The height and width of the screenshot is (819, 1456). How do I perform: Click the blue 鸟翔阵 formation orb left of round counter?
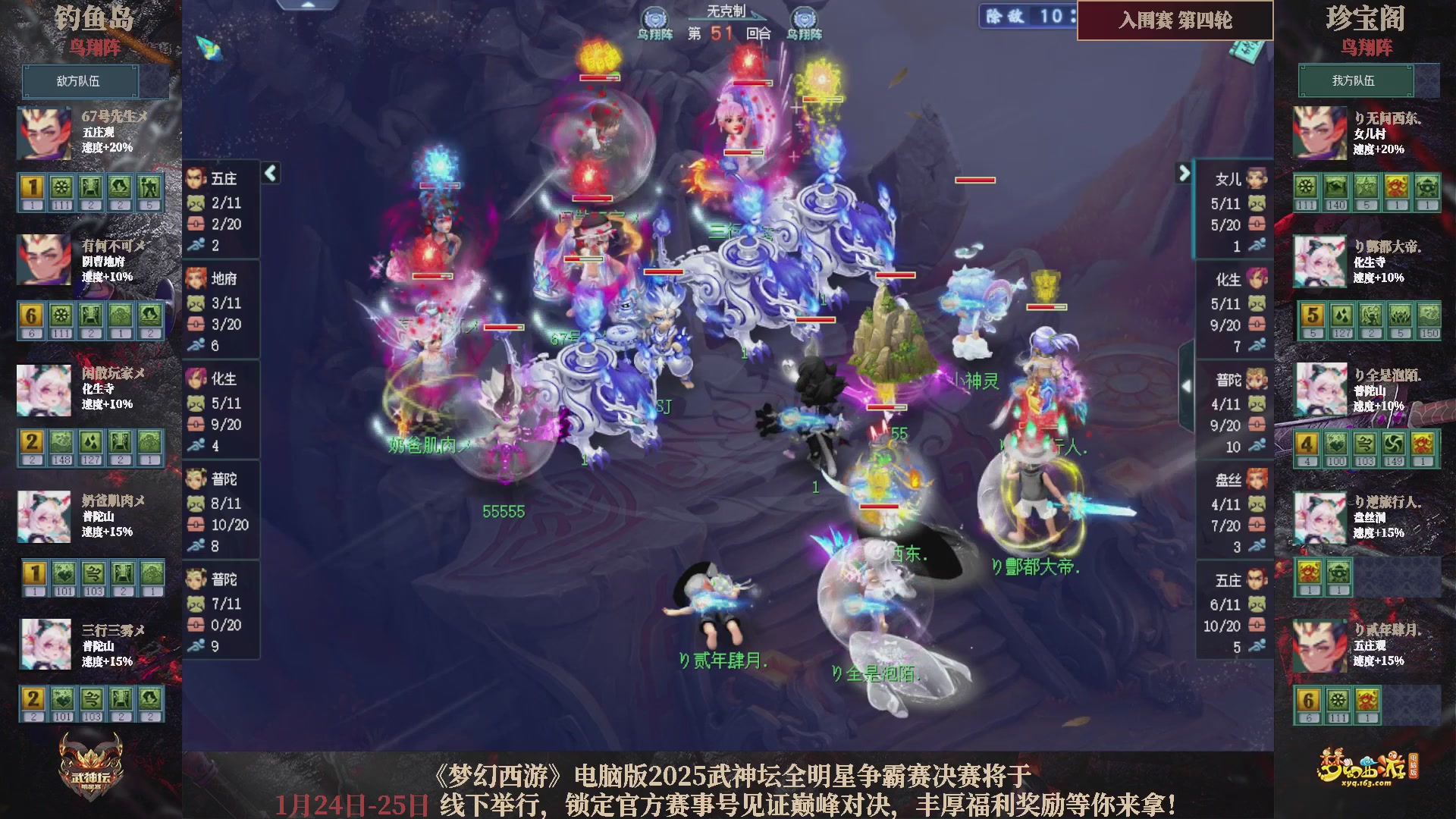tap(654, 17)
